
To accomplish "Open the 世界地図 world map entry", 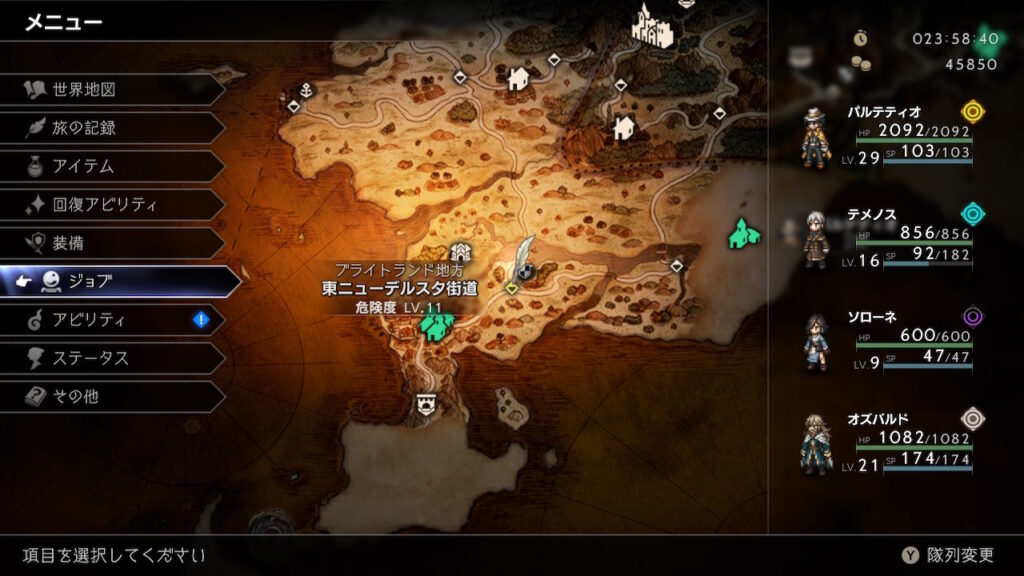I will (x=110, y=90).
